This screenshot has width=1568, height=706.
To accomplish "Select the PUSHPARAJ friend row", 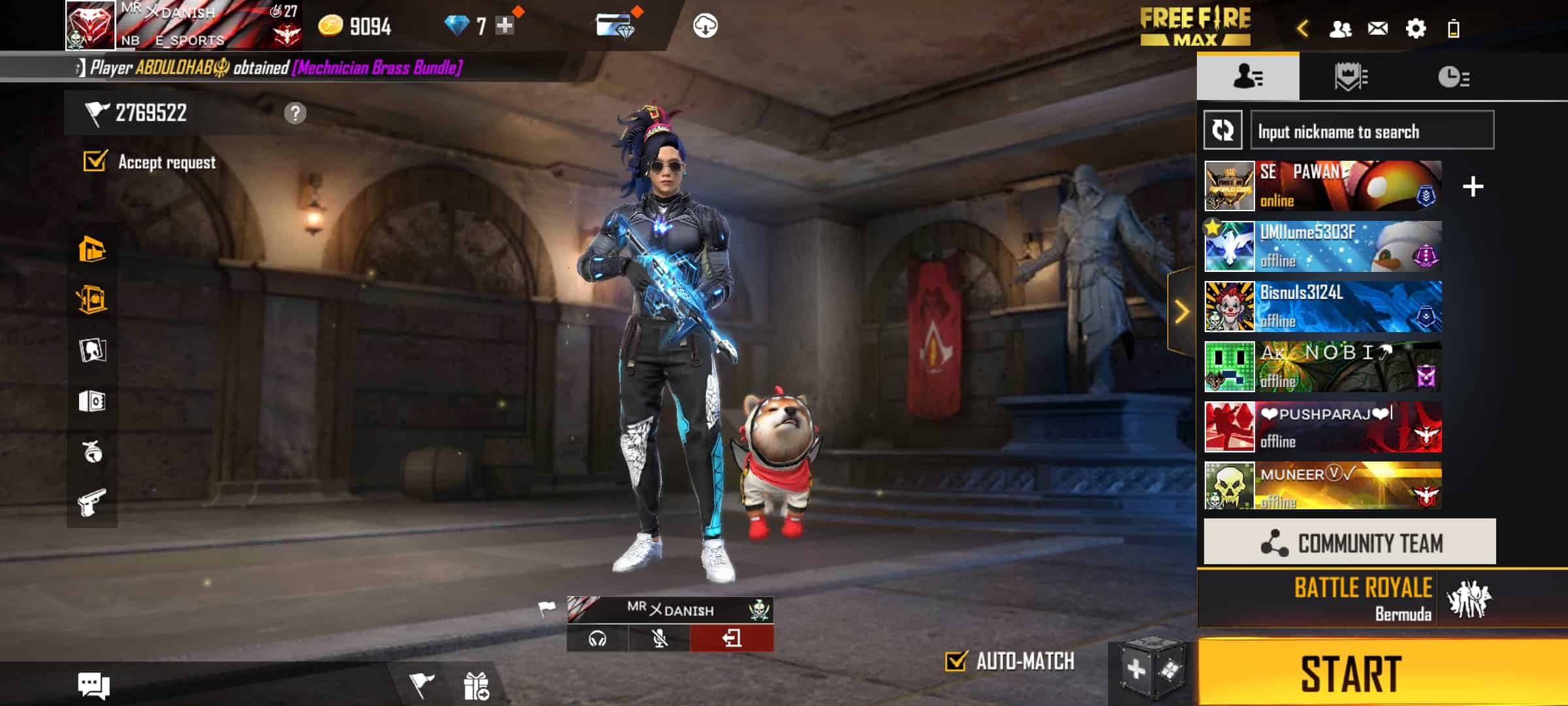I will click(x=1323, y=428).
